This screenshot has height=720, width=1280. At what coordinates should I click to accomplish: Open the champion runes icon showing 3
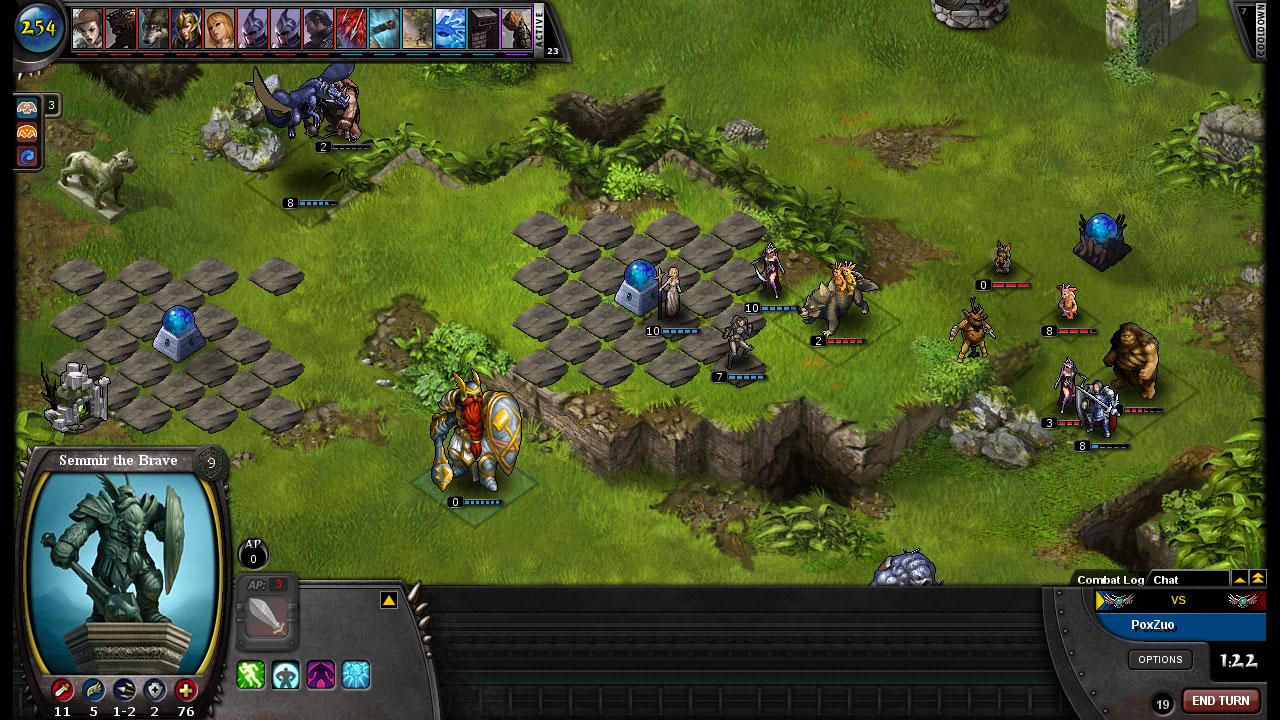[x=27, y=106]
